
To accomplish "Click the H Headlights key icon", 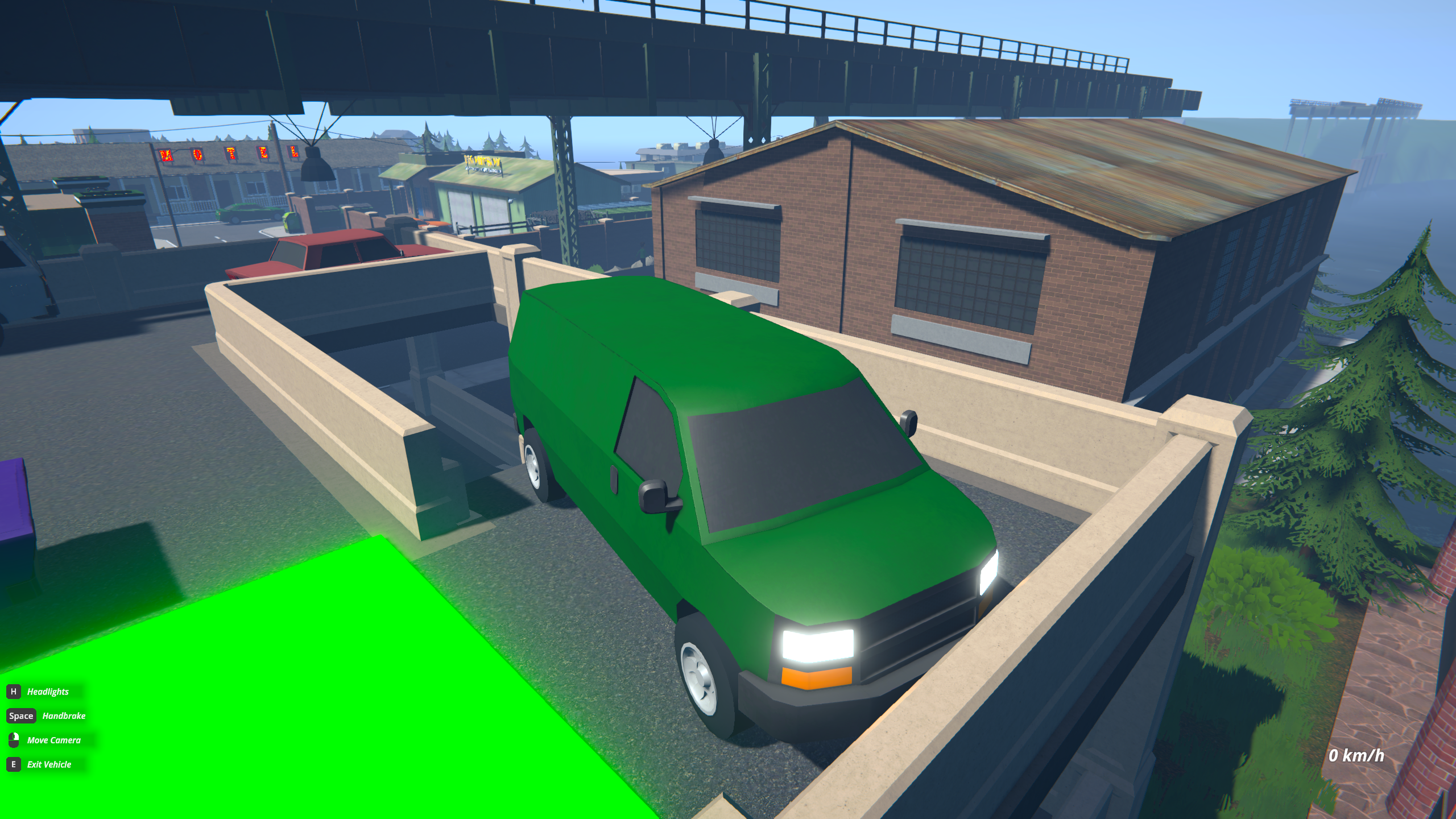I will point(13,692).
